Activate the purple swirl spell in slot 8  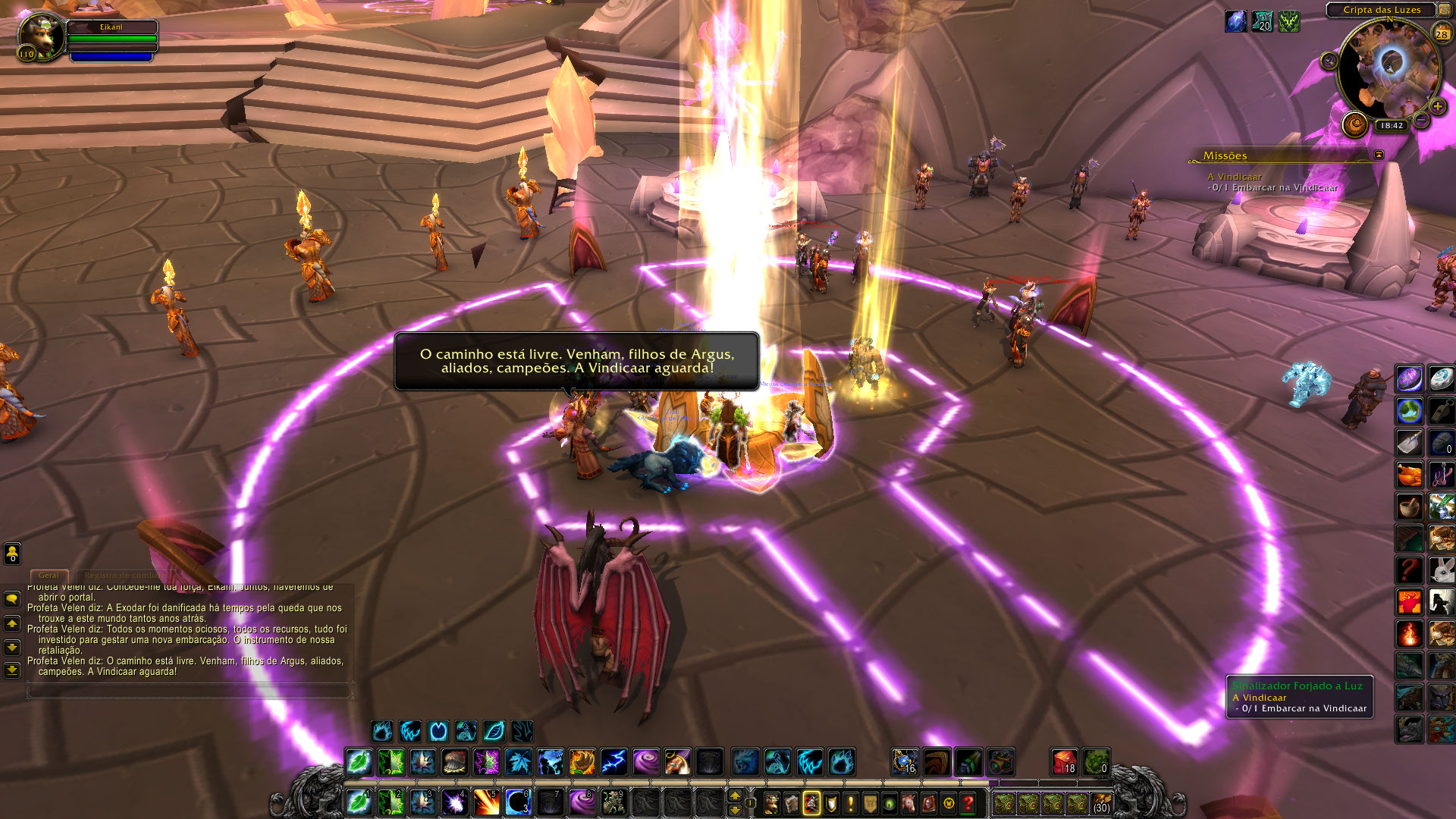click(582, 802)
